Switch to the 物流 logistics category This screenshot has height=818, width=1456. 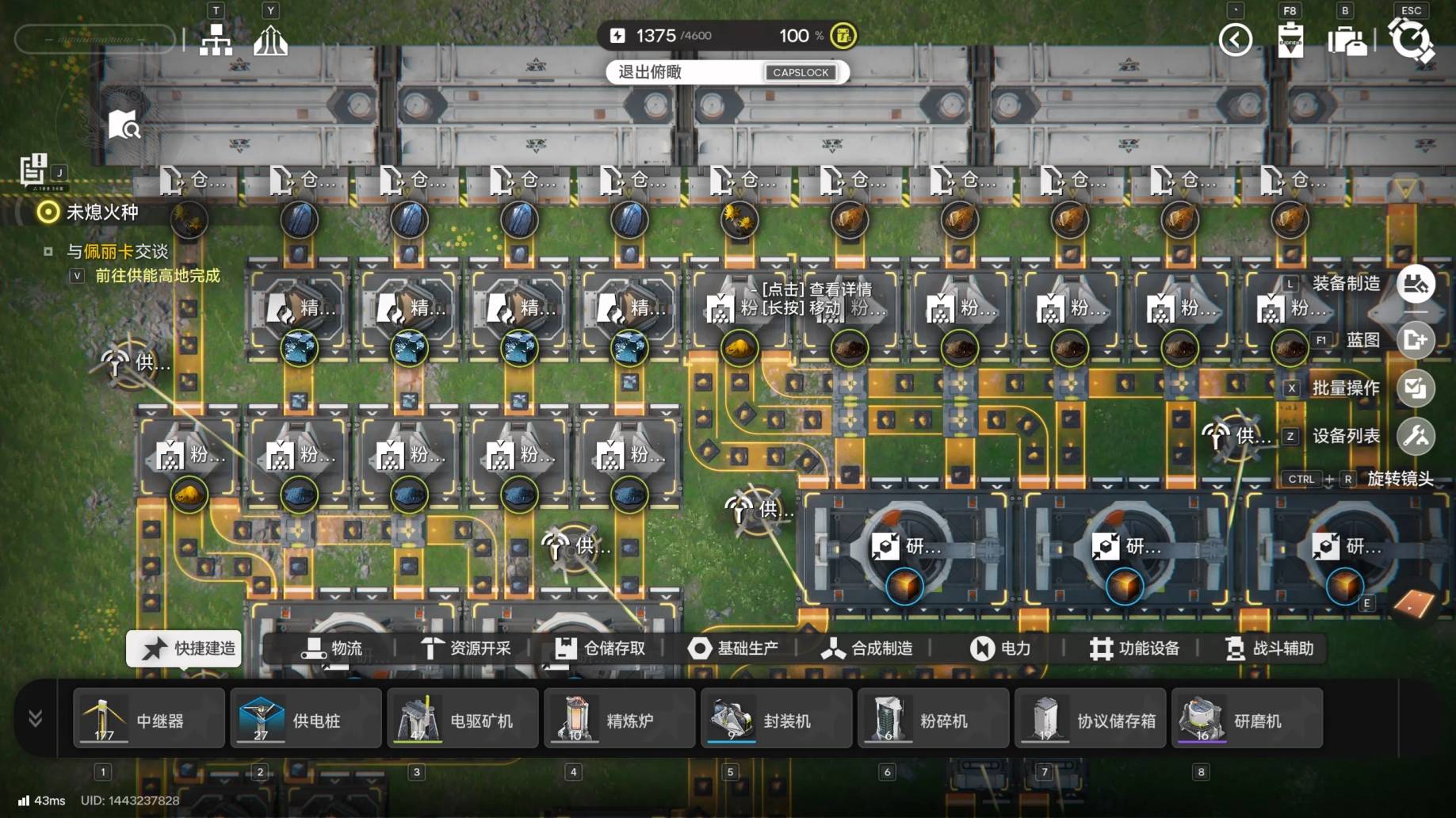(x=331, y=648)
